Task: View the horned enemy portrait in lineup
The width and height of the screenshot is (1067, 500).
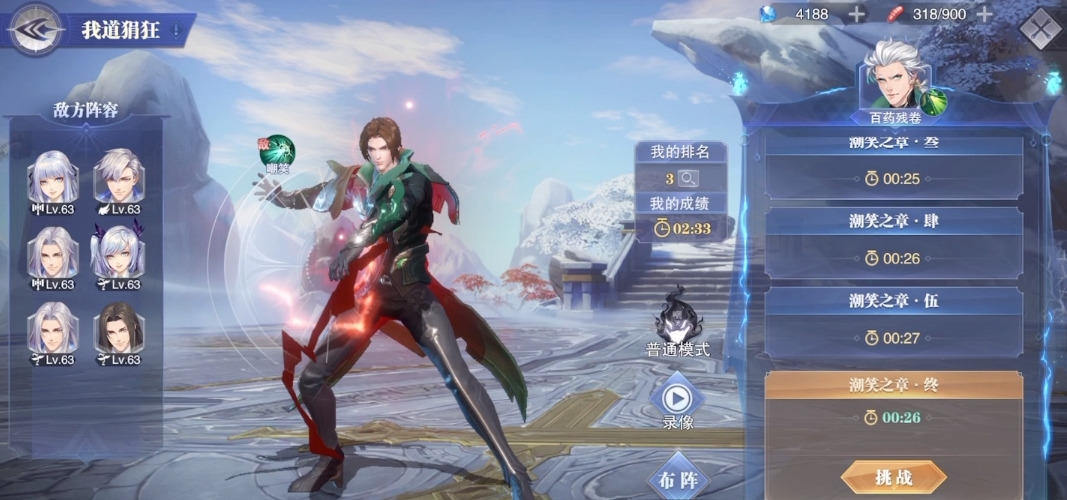Action: click(x=118, y=252)
